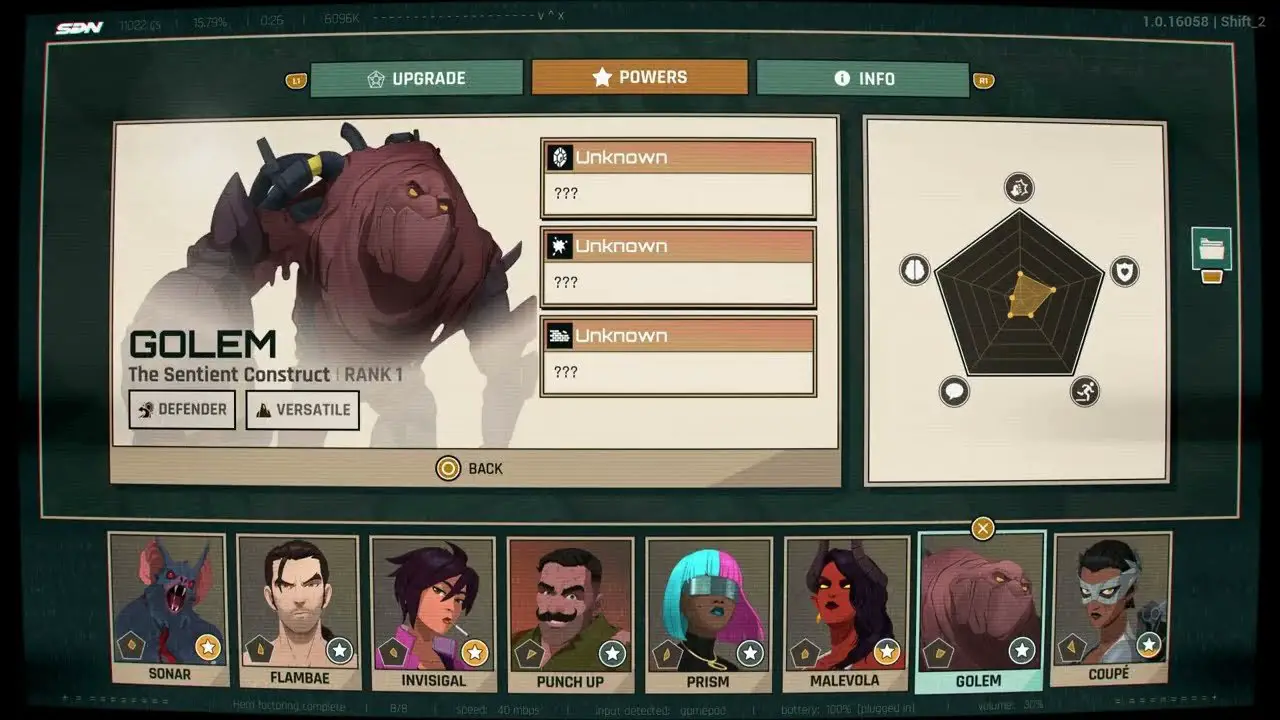1280x720 pixels.
Task: Click the running figure stat icon
Action: point(1084,391)
